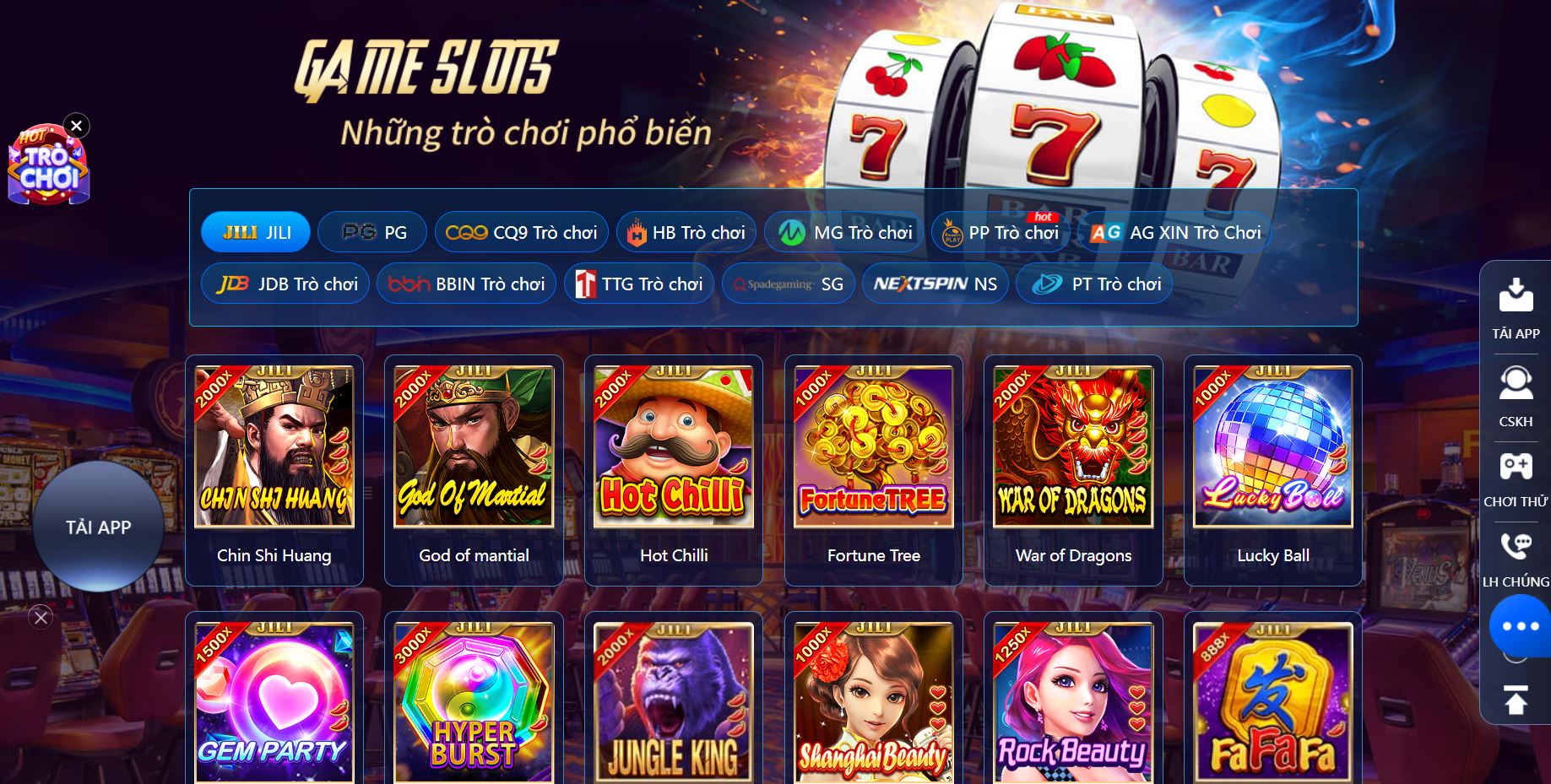This screenshot has height=784, width=1551.
Task: Select the green MG provider circle icon
Action: (792, 230)
